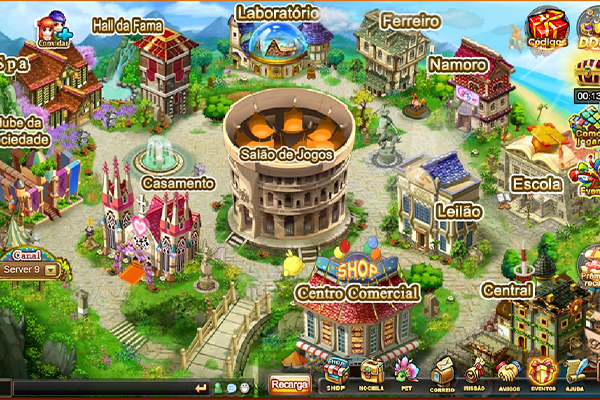Focus the chat text input box
The height and width of the screenshot is (400, 600).
(x=100, y=388)
